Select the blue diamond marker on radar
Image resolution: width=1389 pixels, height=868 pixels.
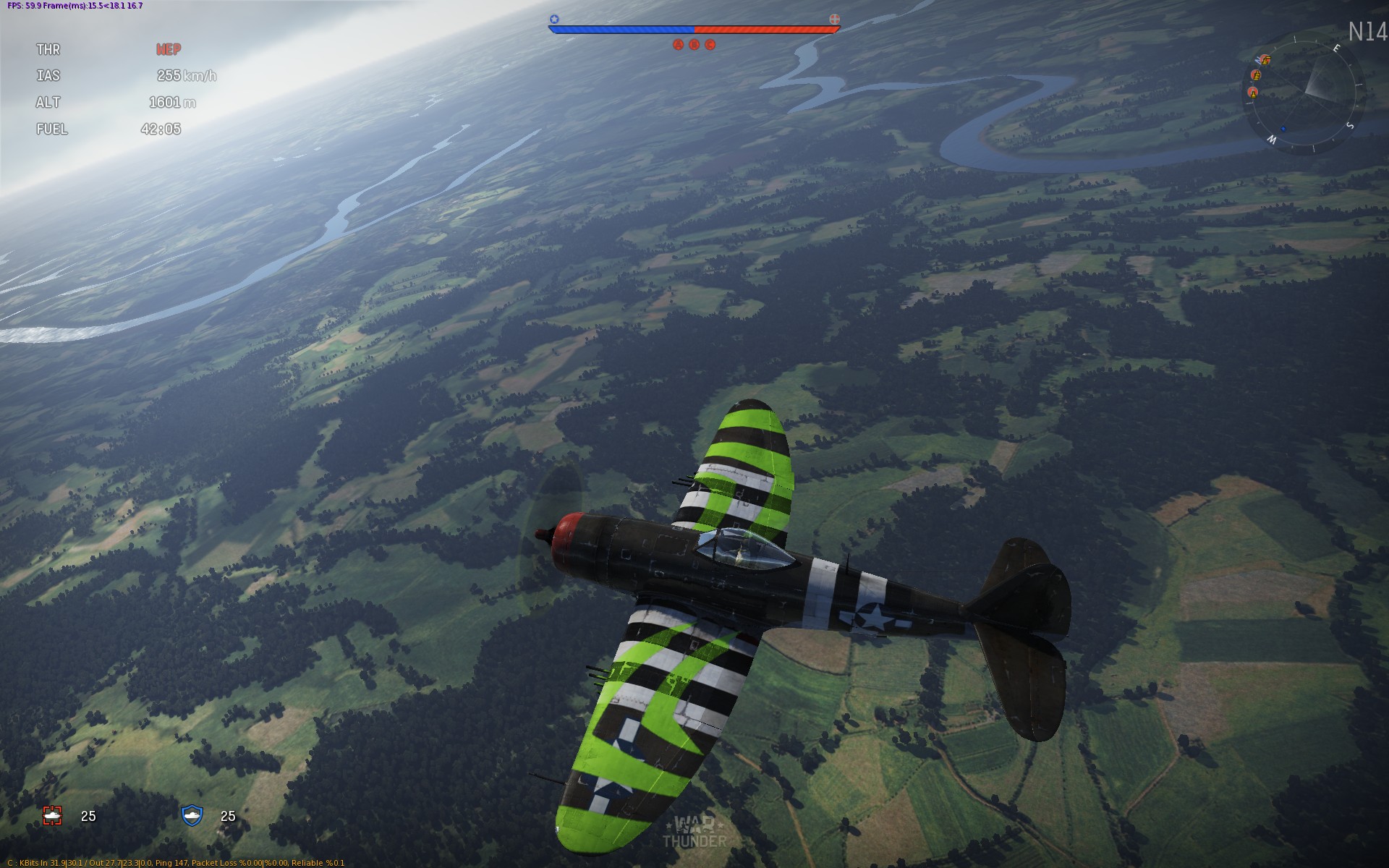(x=1283, y=129)
